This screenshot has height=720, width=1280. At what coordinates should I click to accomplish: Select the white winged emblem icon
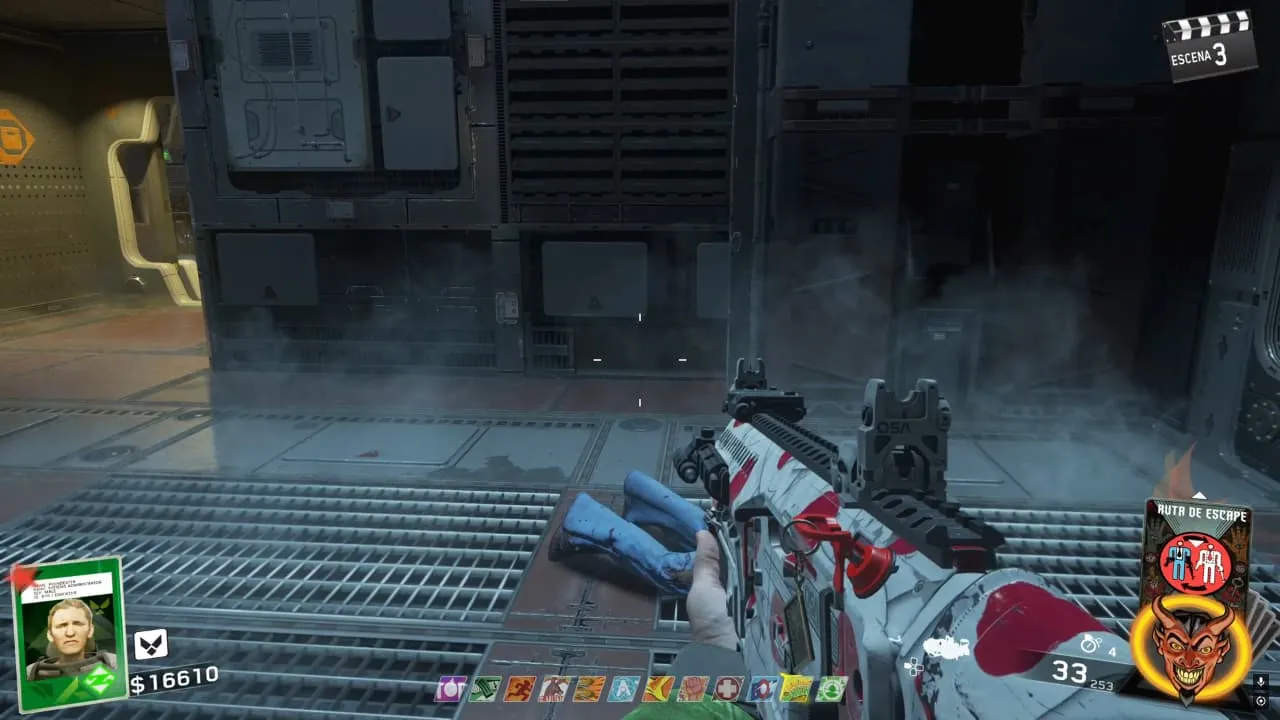coord(150,644)
